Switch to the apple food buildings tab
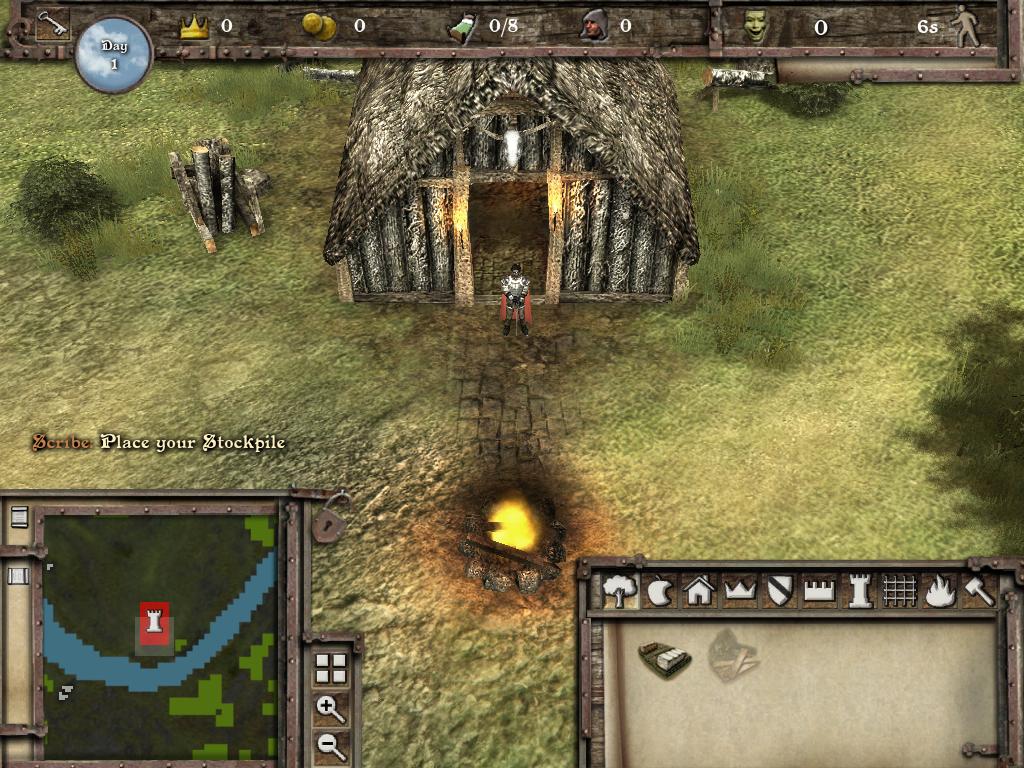This screenshot has width=1024, height=768. pos(660,591)
